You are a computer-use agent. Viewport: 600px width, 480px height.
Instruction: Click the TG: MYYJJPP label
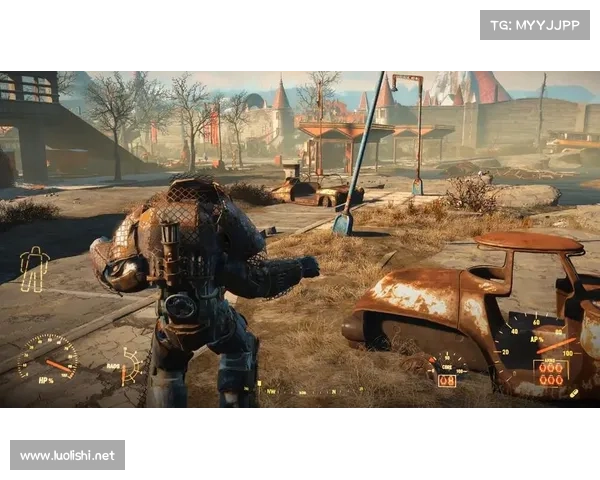[x=535, y=24]
